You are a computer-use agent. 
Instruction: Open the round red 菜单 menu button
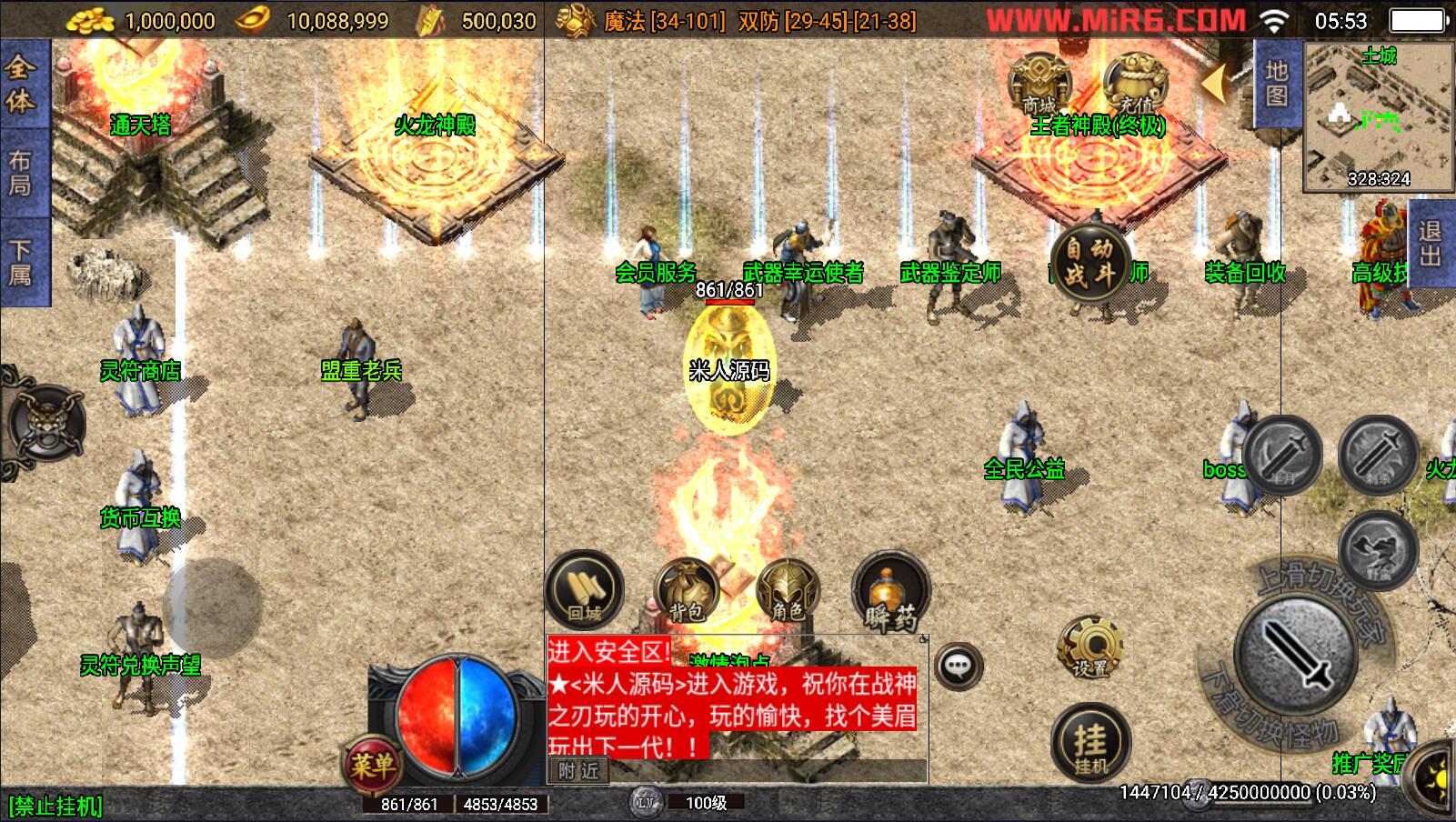tap(372, 766)
